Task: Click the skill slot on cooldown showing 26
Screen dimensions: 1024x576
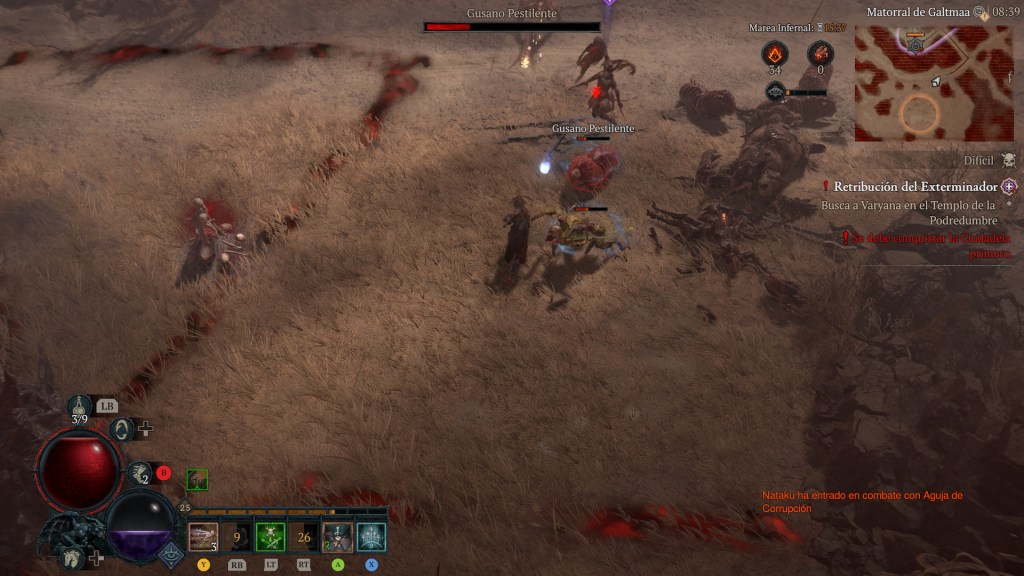Action: pyautogui.click(x=304, y=537)
